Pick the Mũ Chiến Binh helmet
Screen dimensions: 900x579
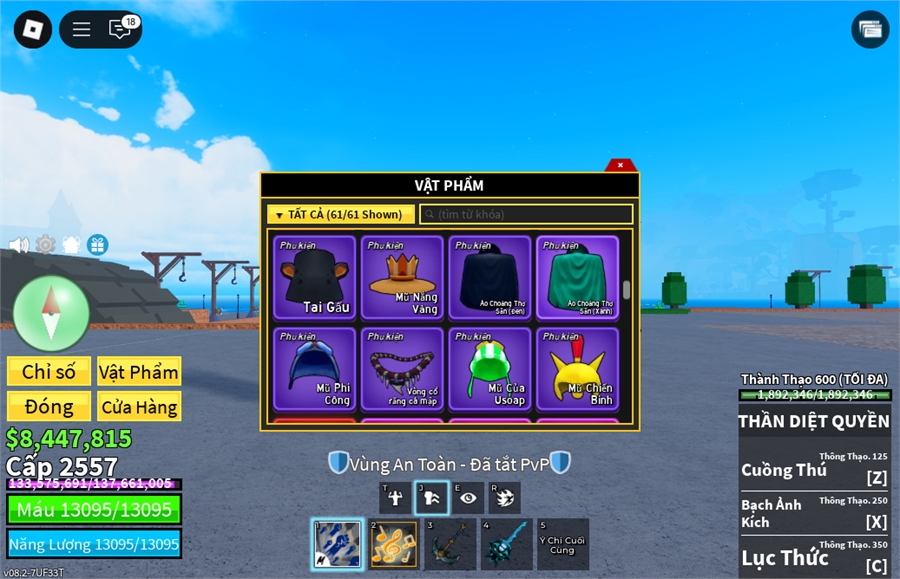click(577, 369)
